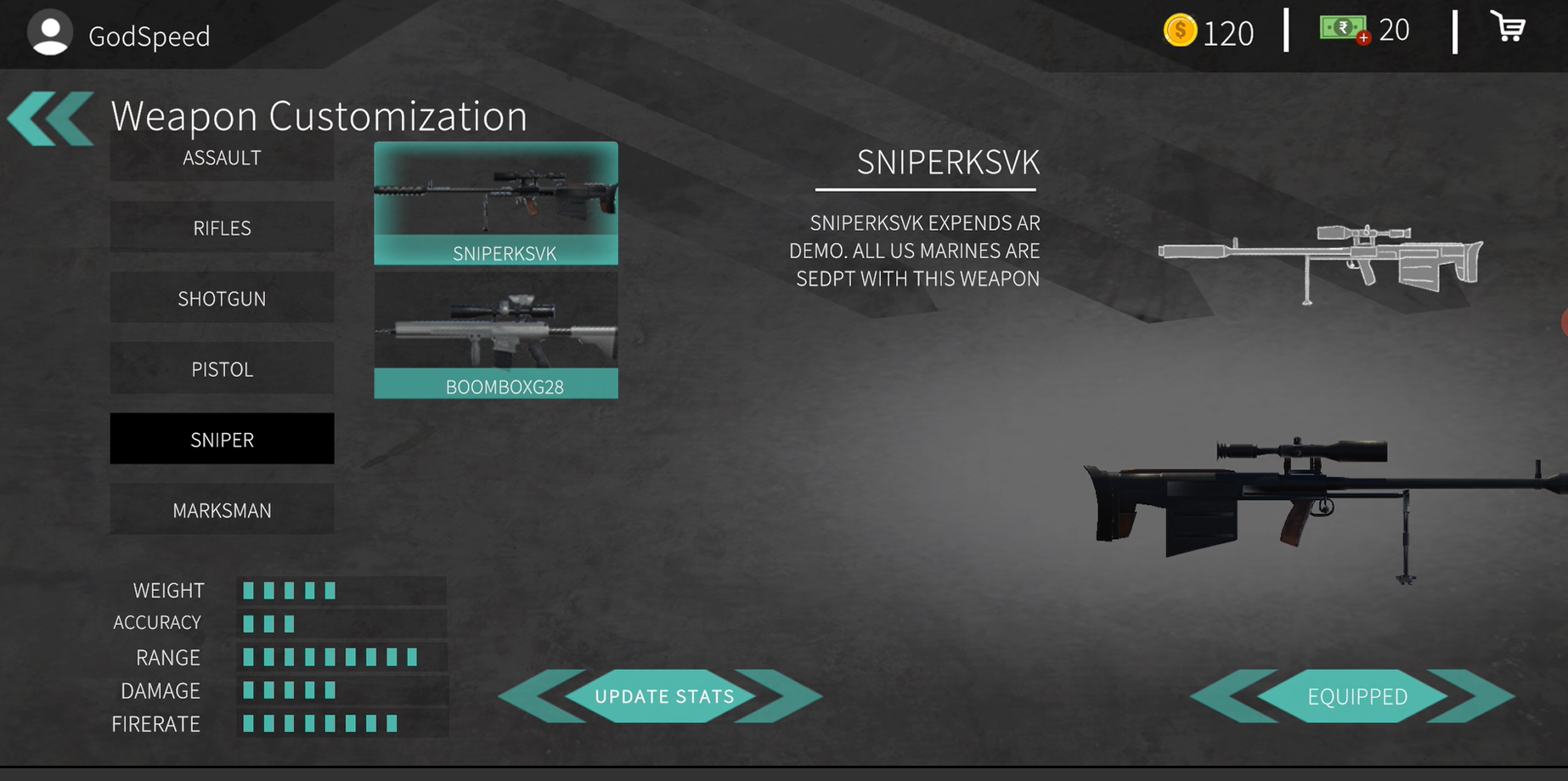The width and height of the screenshot is (1568, 781).
Task: Switch to the Marksman category
Action: tap(222, 509)
